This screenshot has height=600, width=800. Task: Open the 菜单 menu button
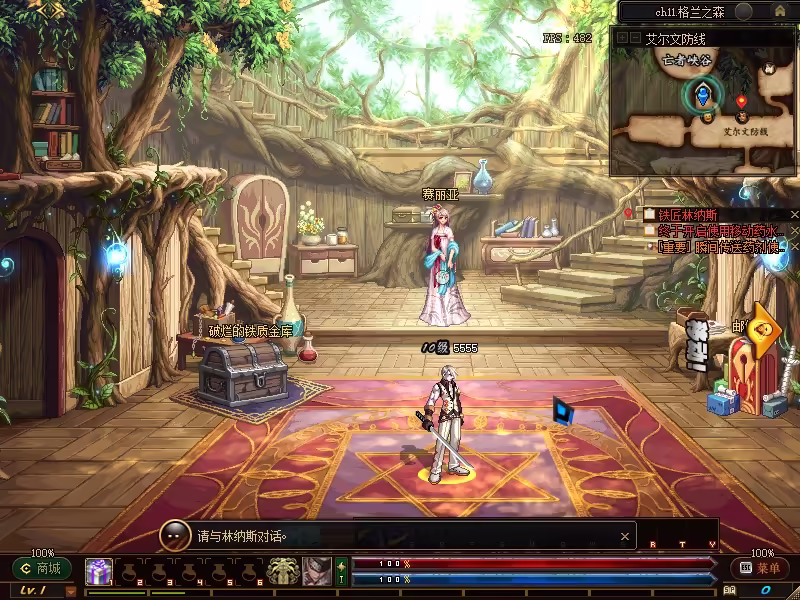(x=760, y=568)
